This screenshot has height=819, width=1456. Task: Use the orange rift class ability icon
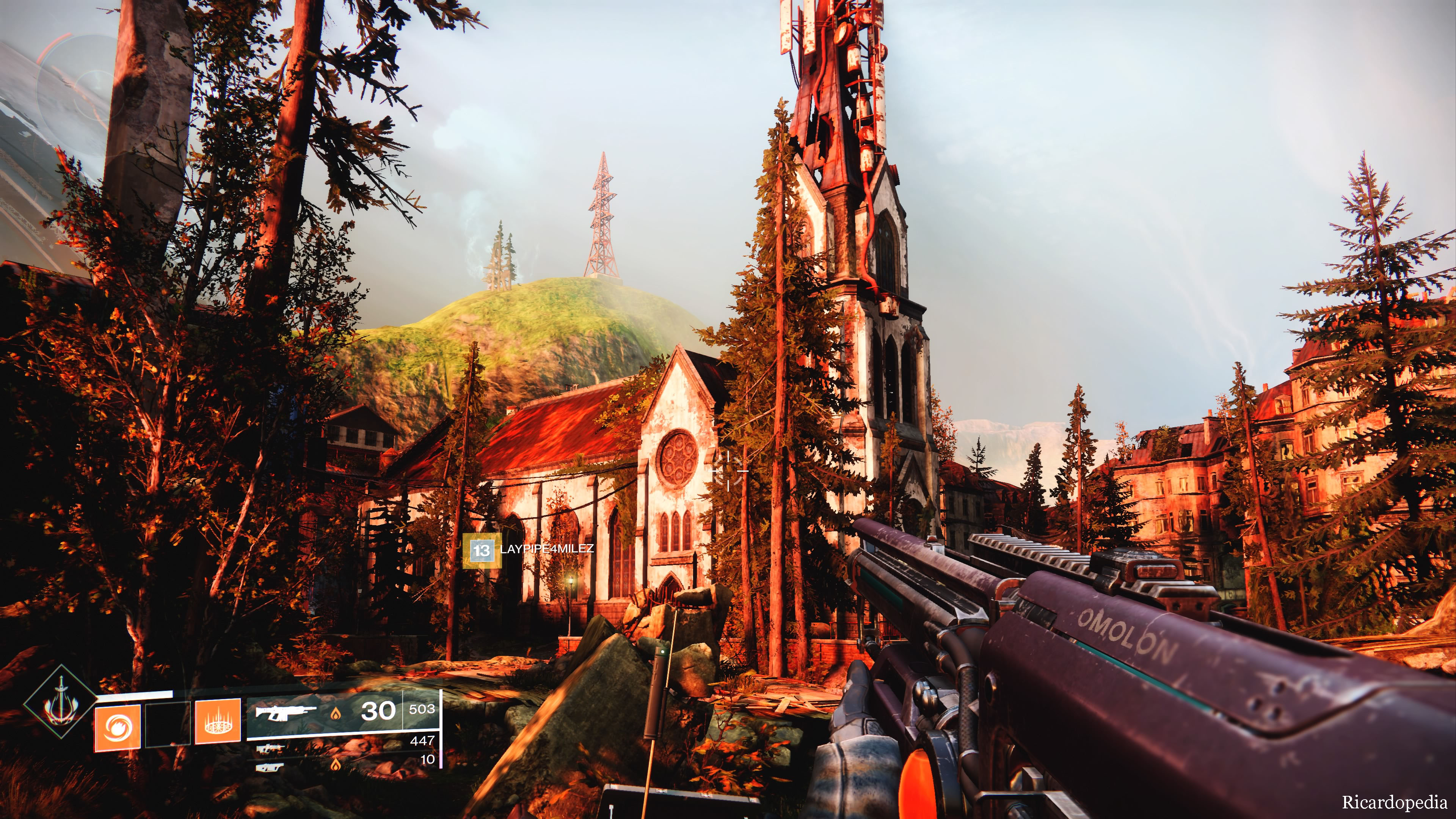218,722
